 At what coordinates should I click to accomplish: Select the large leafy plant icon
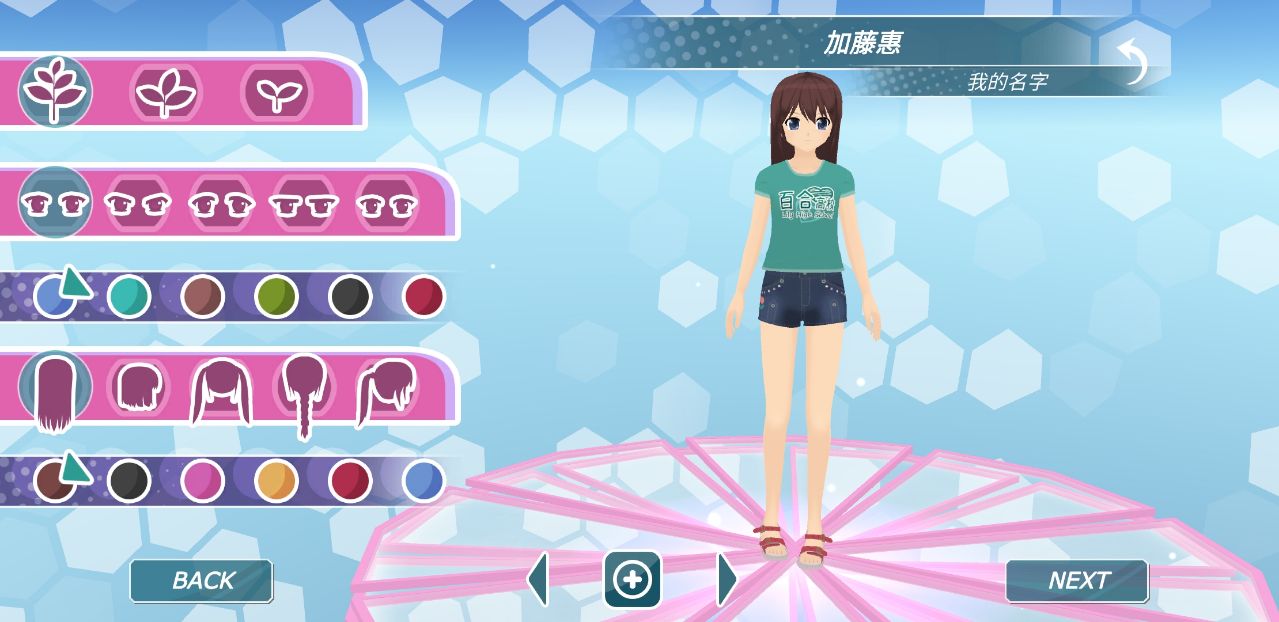click(x=55, y=90)
